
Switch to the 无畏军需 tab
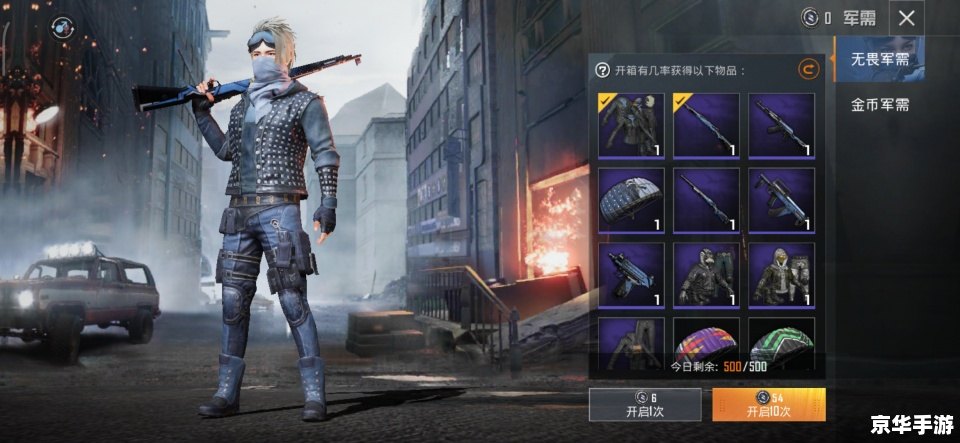click(x=879, y=60)
